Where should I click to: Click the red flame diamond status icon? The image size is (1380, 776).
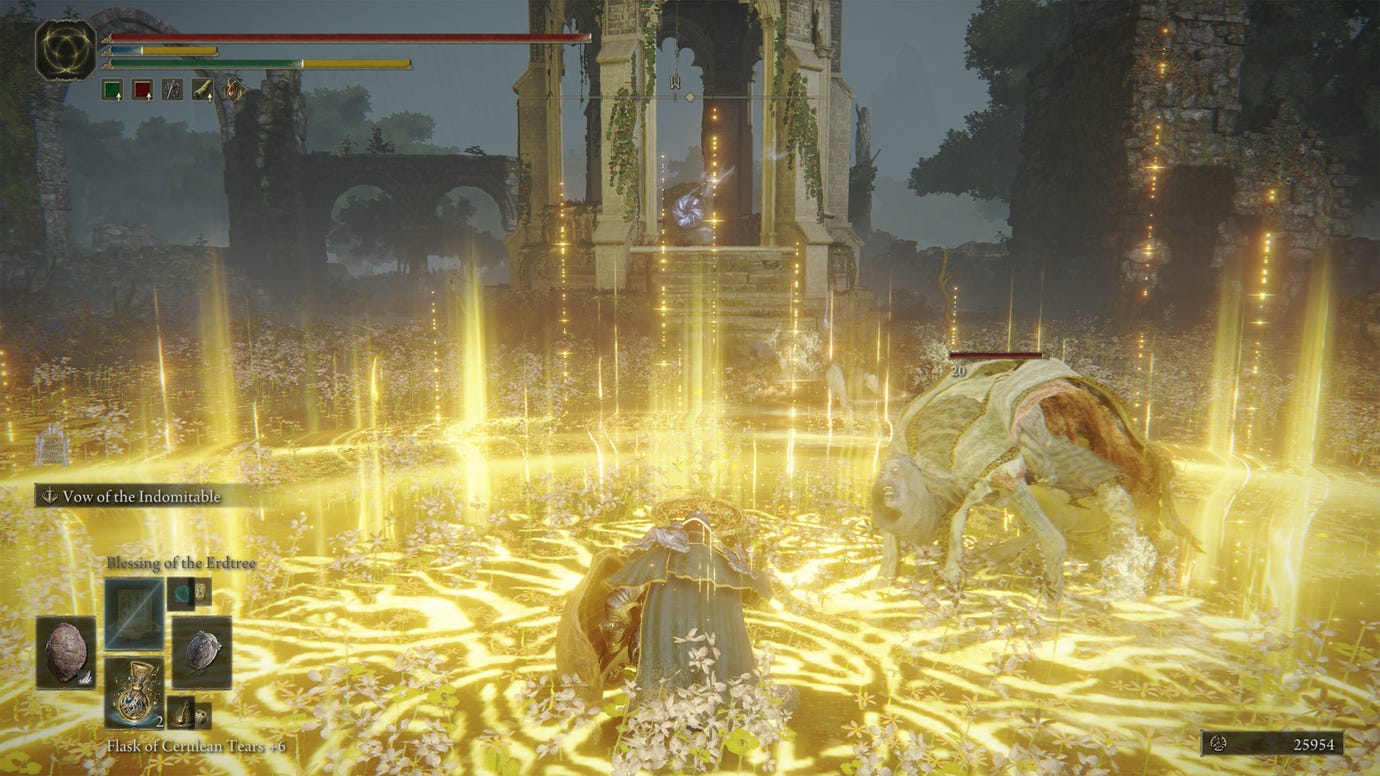[x=233, y=89]
